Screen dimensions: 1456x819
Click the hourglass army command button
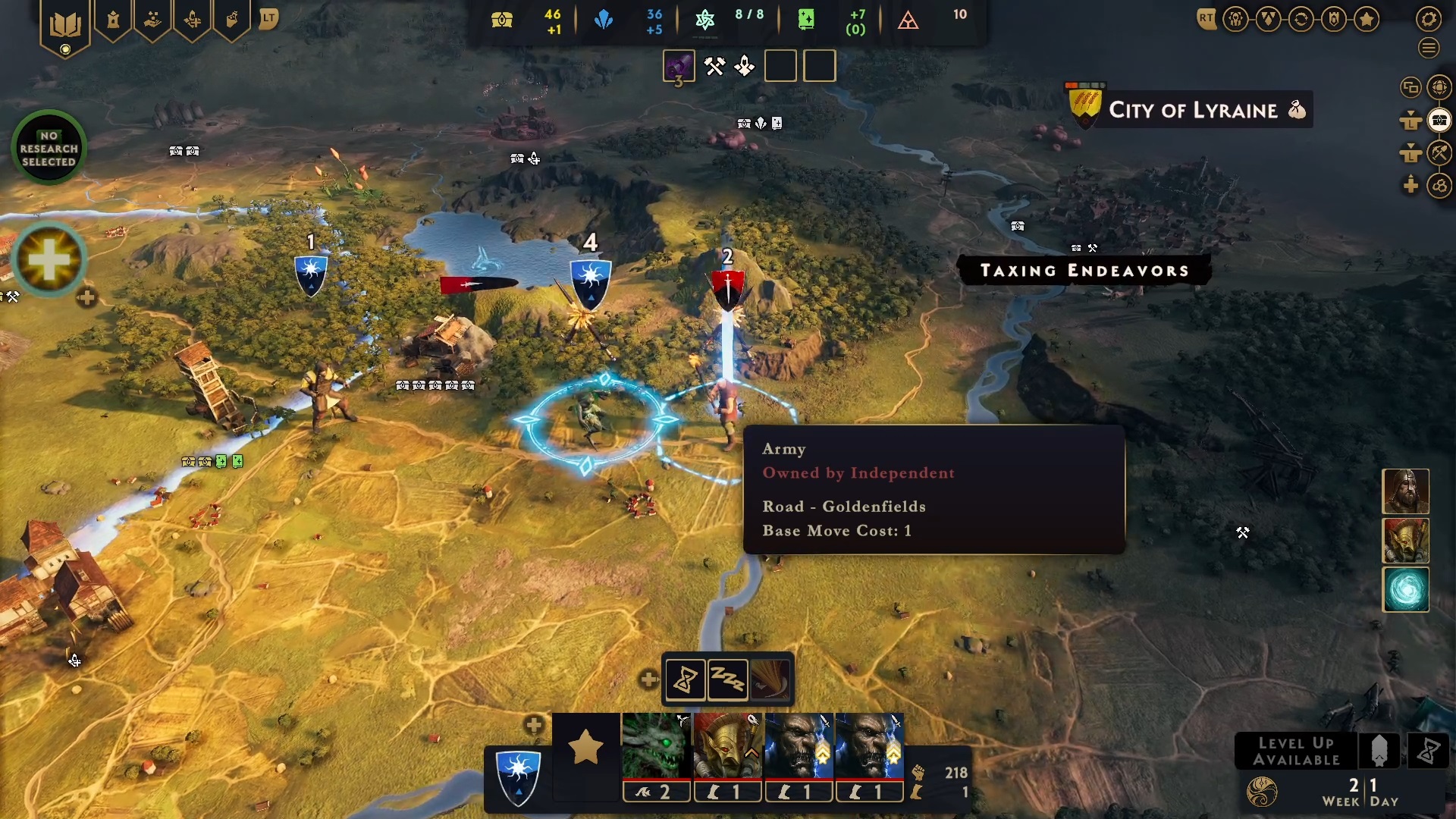coord(686,679)
